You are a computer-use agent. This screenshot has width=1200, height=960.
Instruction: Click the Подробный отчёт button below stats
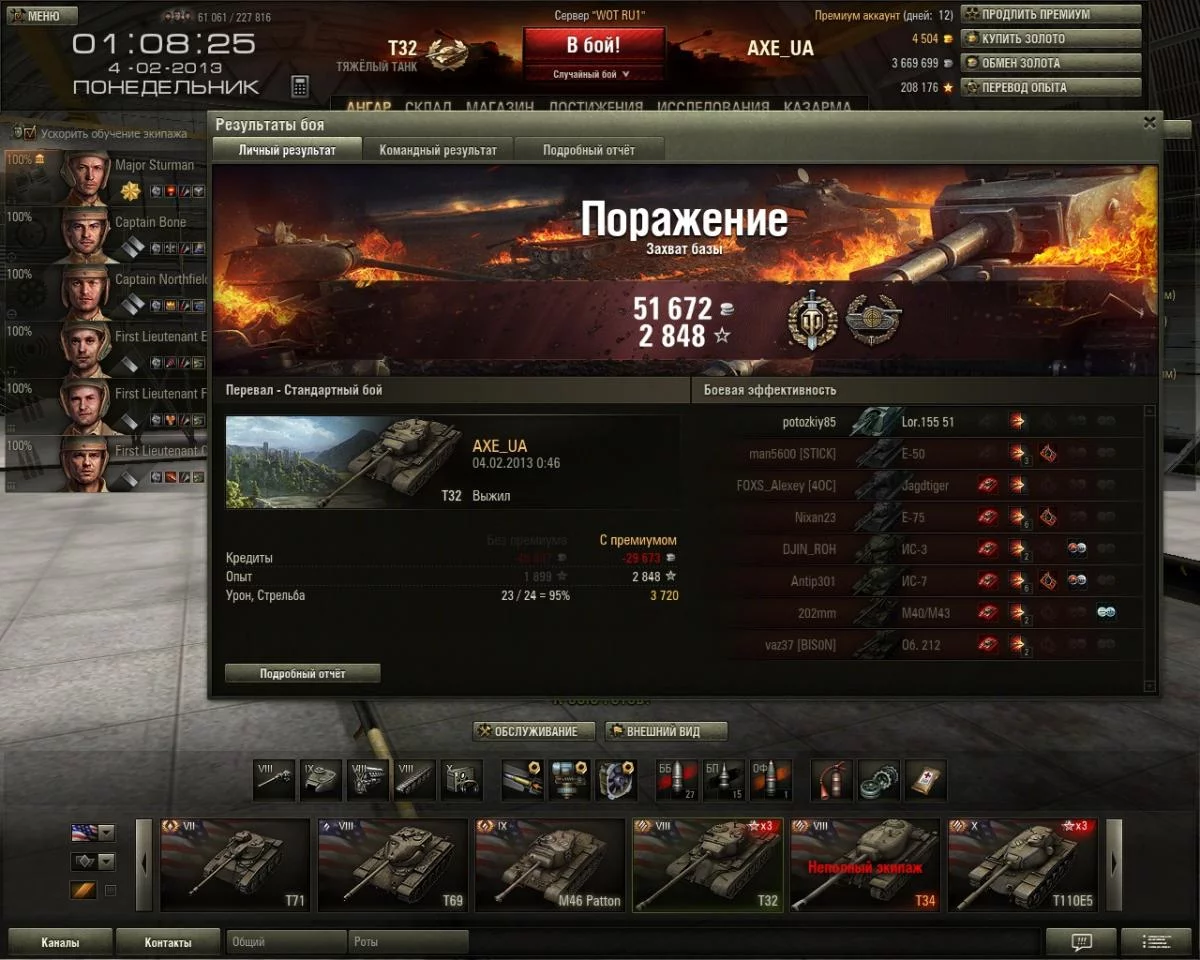point(302,674)
